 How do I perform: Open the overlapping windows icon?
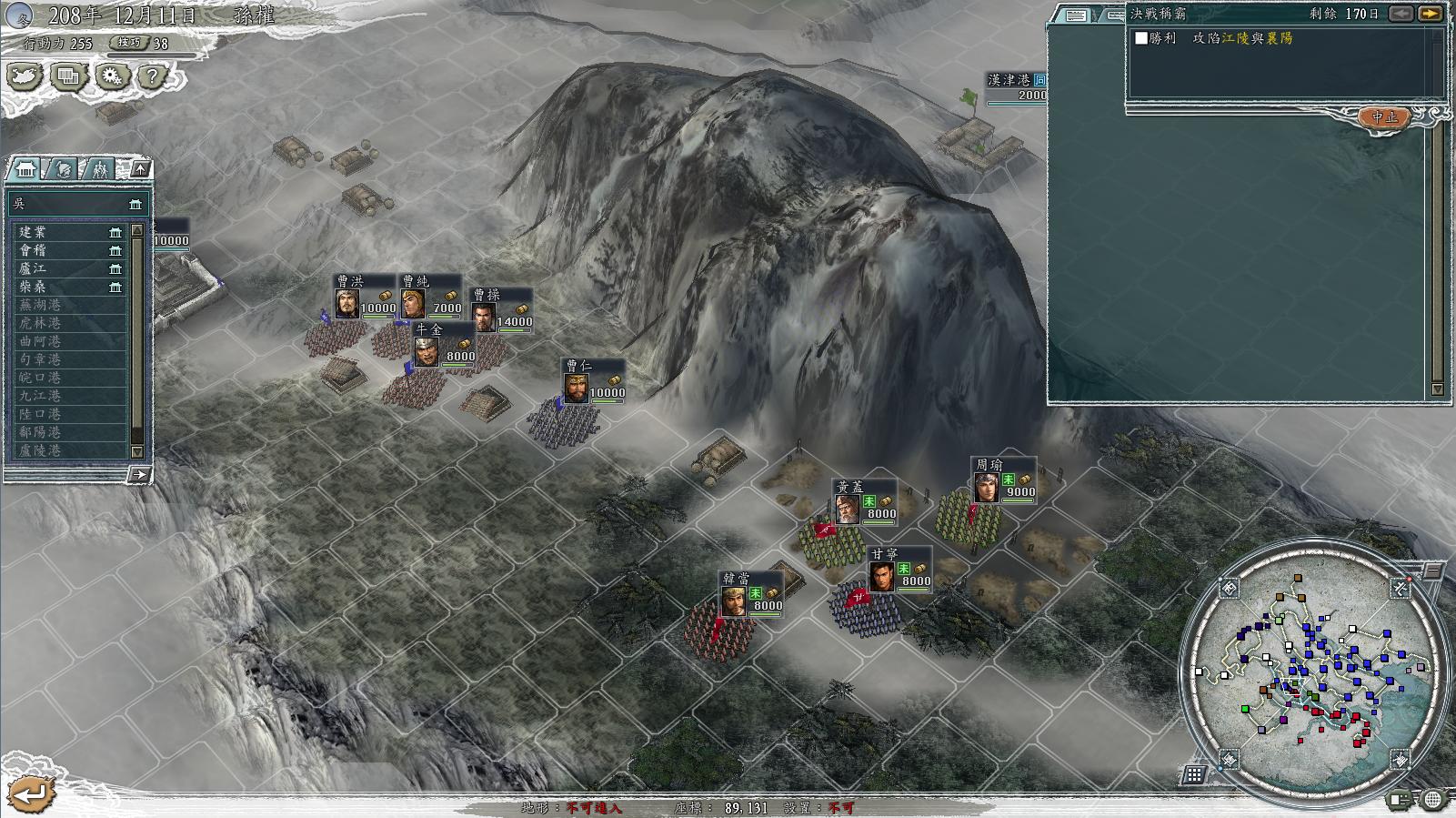tap(68, 77)
